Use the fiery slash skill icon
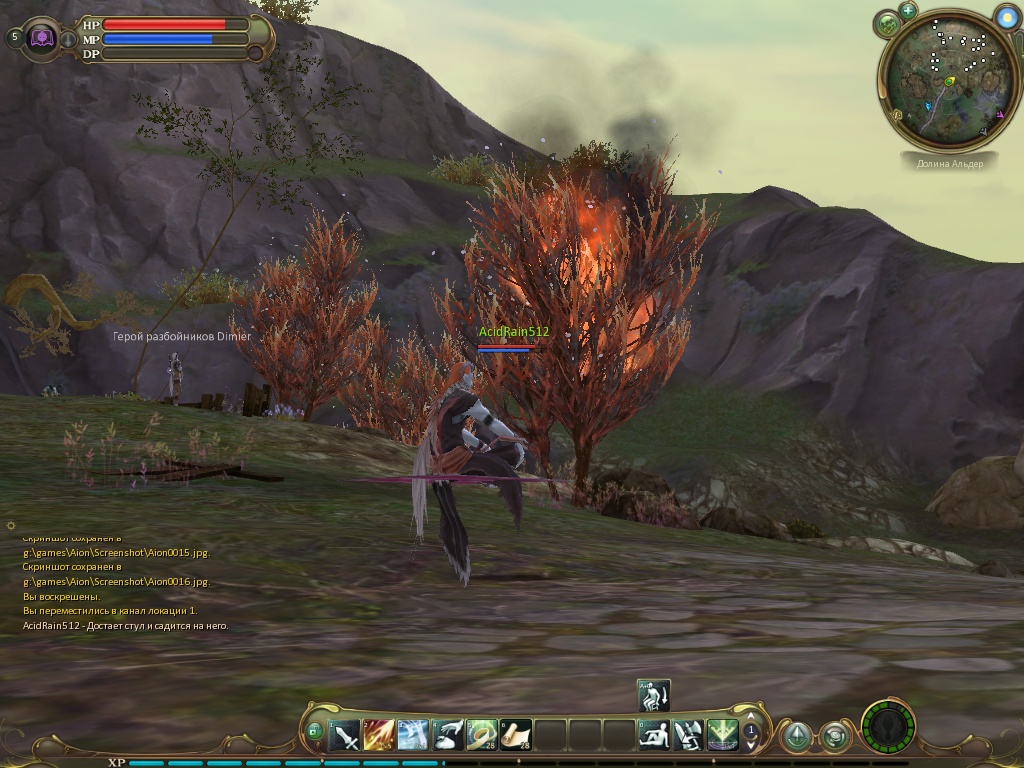The width and height of the screenshot is (1024, 768). tap(379, 736)
